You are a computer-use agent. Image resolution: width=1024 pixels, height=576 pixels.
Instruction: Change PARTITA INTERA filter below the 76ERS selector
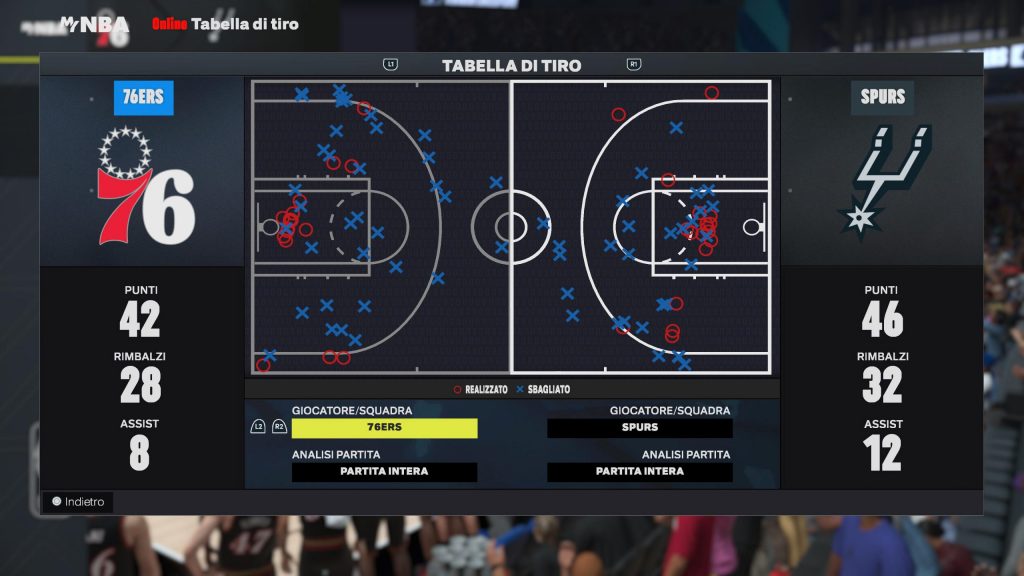(x=384, y=472)
